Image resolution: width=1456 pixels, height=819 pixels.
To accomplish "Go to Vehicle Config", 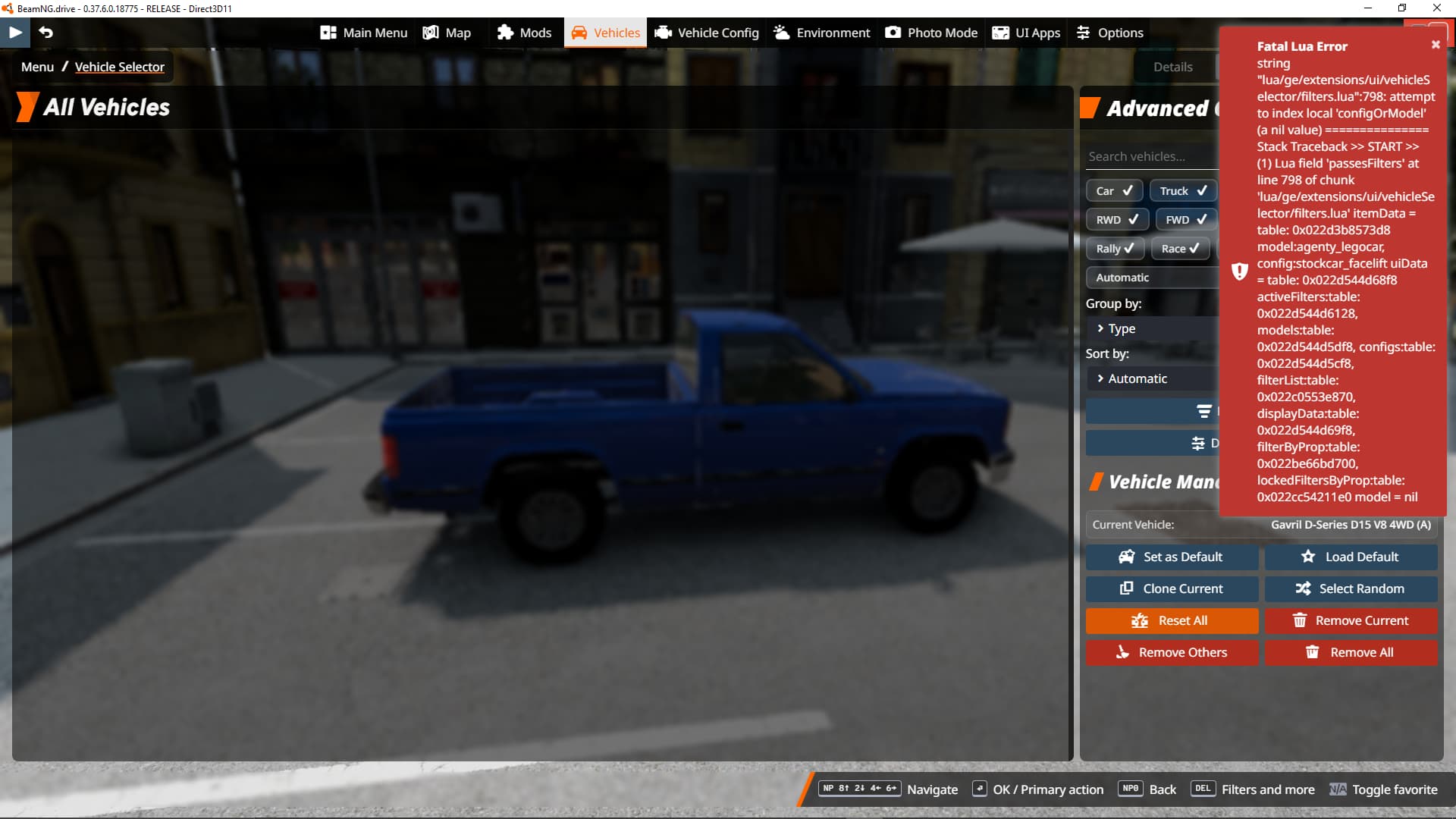I will point(707,33).
